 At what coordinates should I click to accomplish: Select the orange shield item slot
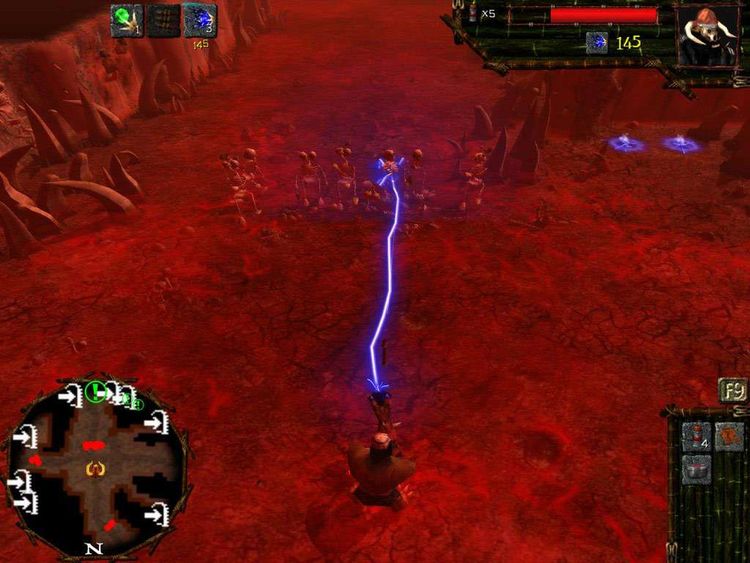tap(730, 436)
